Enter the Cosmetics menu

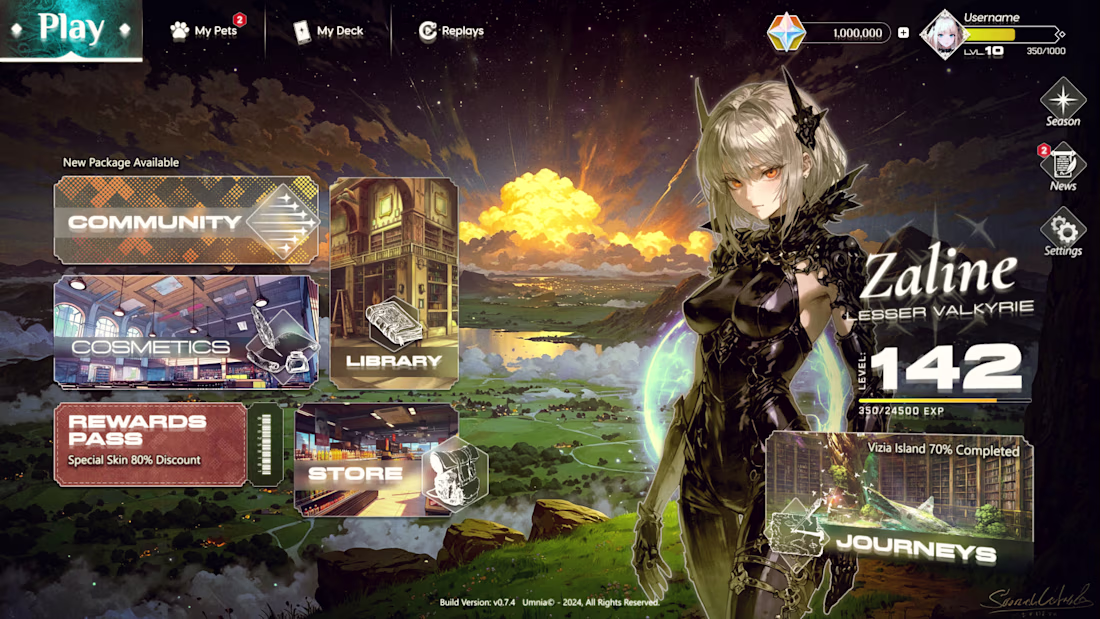click(x=186, y=332)
